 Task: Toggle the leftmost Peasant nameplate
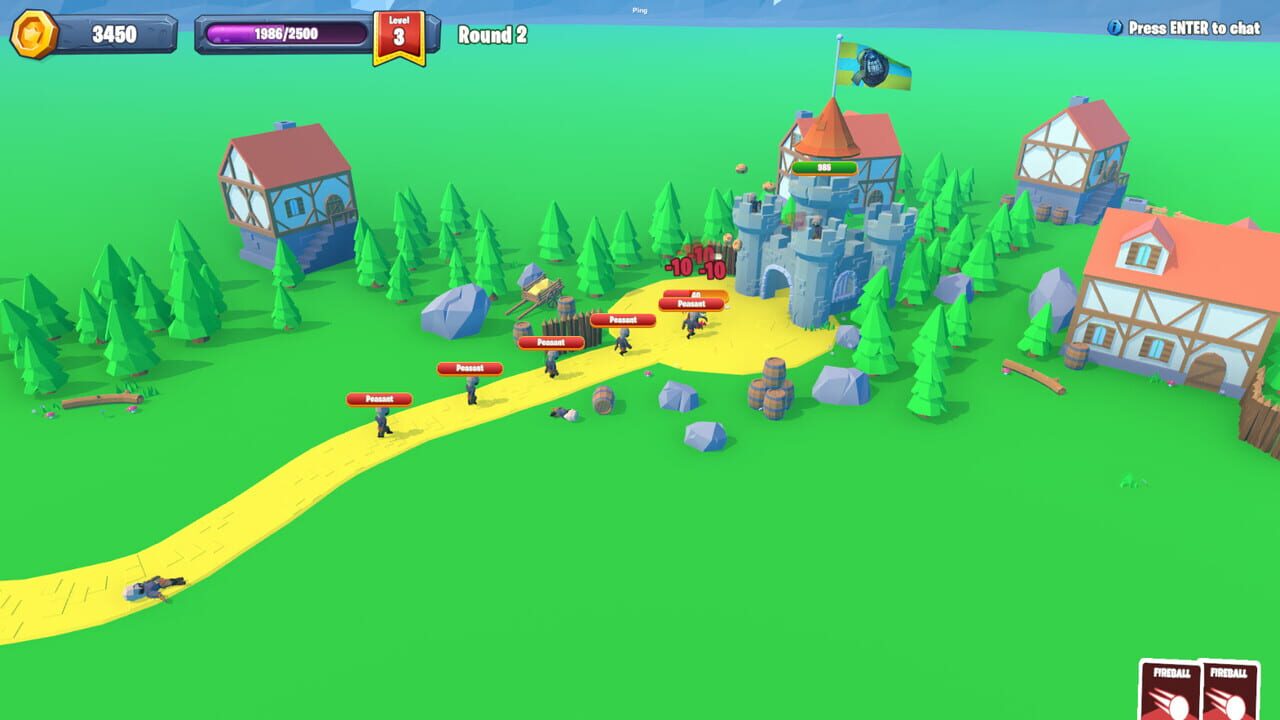(378, 398)
